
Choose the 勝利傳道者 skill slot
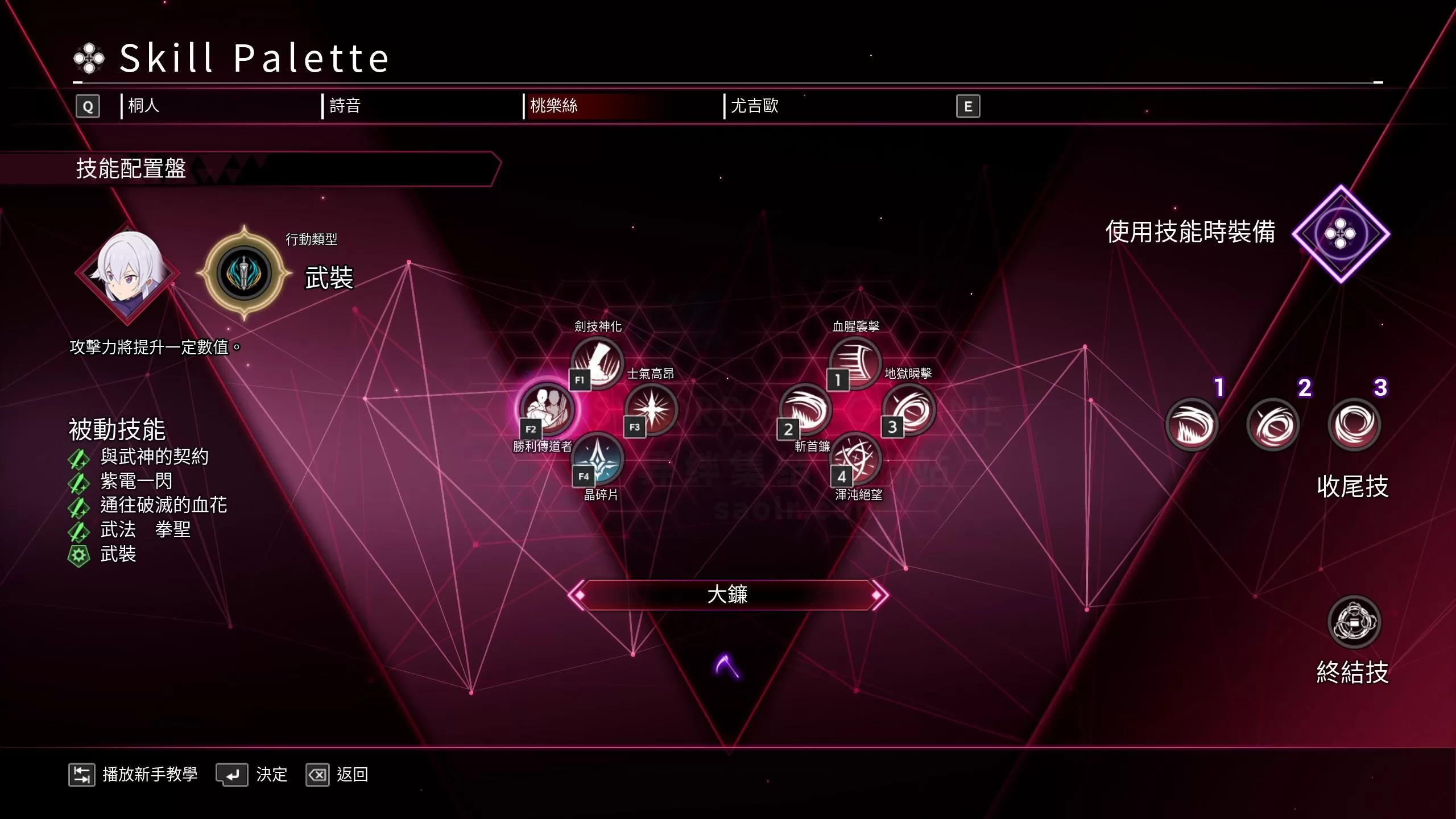(547, 408)
